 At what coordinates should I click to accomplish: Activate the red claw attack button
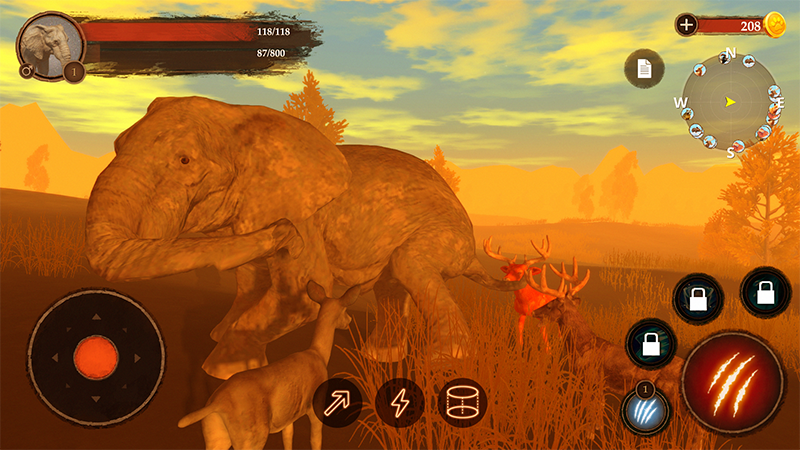[x=732, y=382]
